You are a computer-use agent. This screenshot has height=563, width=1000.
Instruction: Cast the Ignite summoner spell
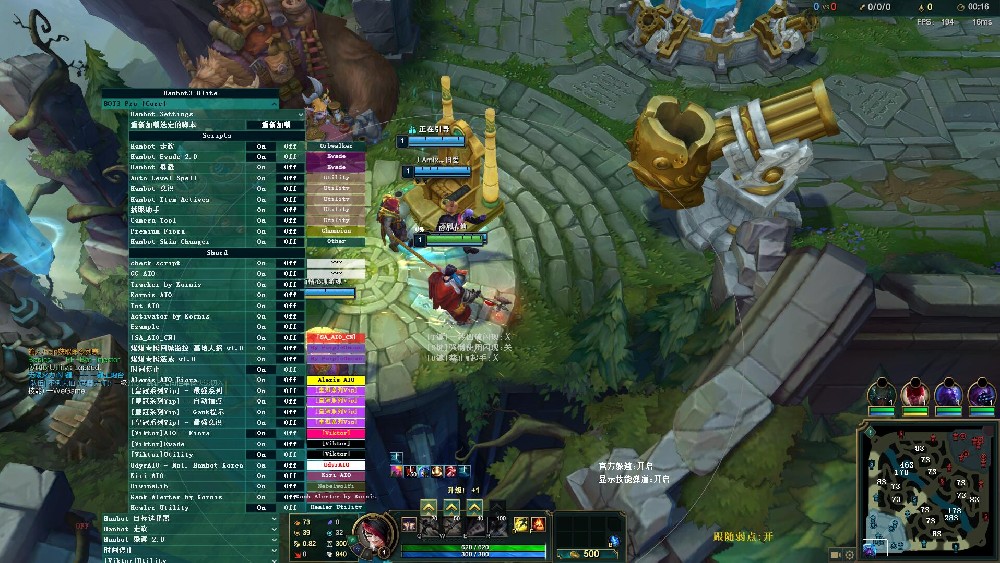(537, 524)
